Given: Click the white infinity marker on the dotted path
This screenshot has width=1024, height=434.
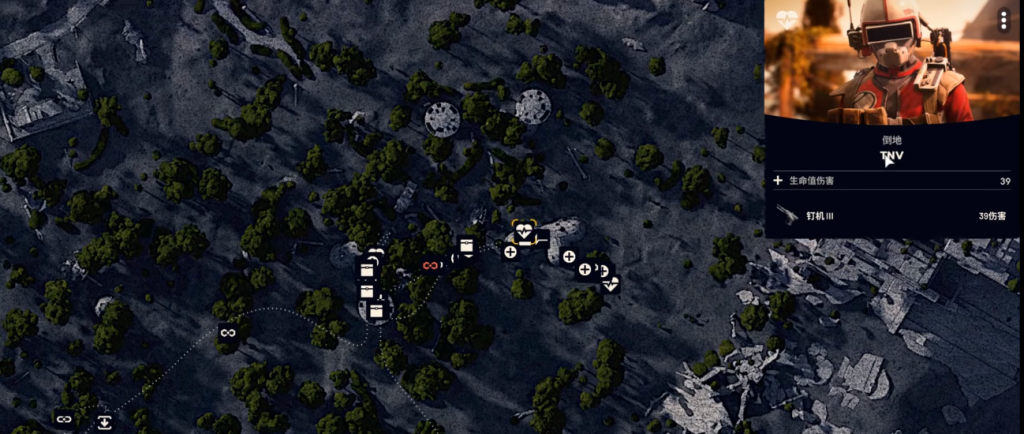Looking at the screenshot, I should (x=228, y=332).
